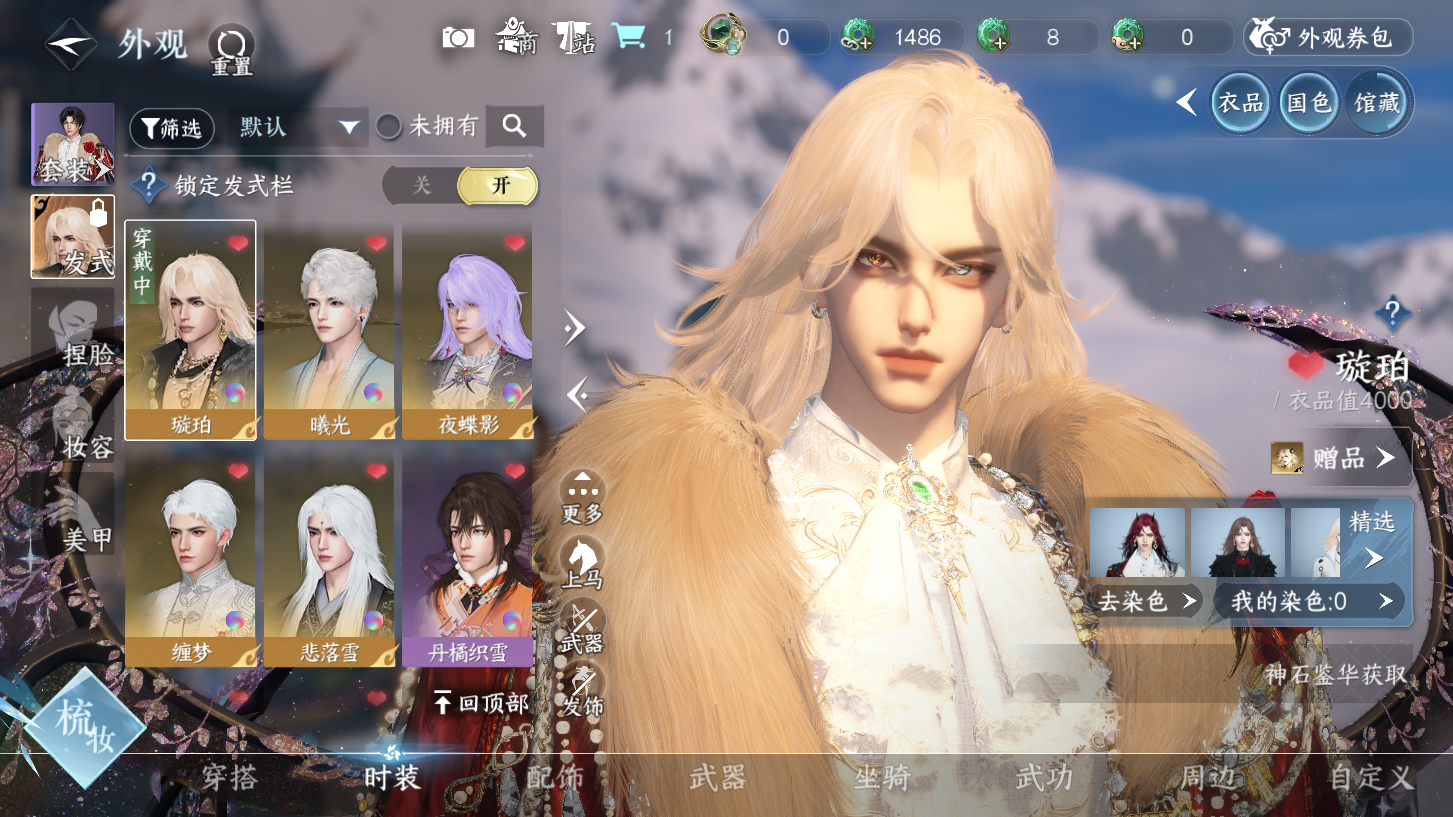Go back using the top-left arrow button
Viewport: 1453px width, 817px height.
point(70,43)
